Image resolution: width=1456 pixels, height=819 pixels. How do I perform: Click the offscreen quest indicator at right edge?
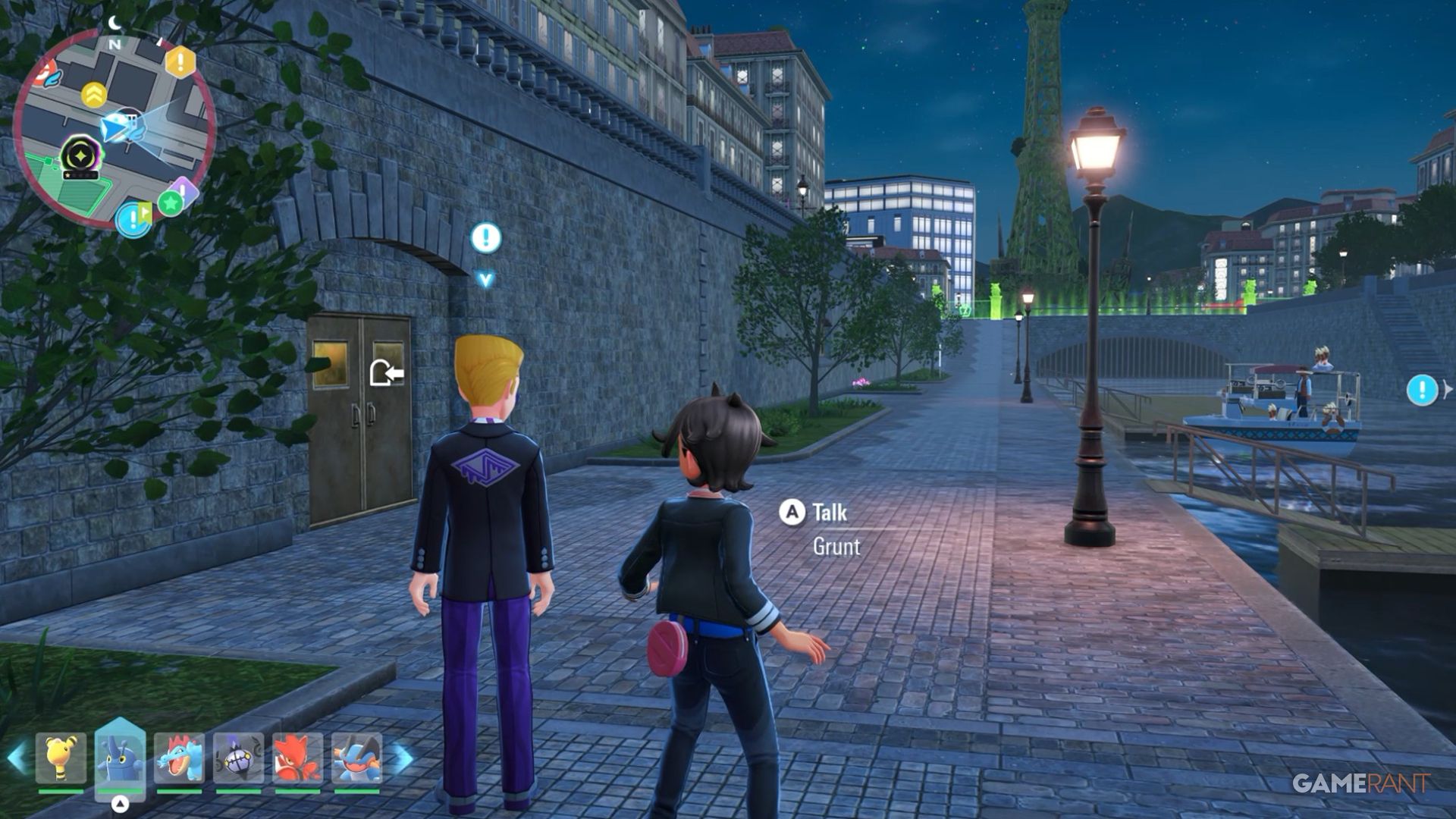click(1423, 390)
